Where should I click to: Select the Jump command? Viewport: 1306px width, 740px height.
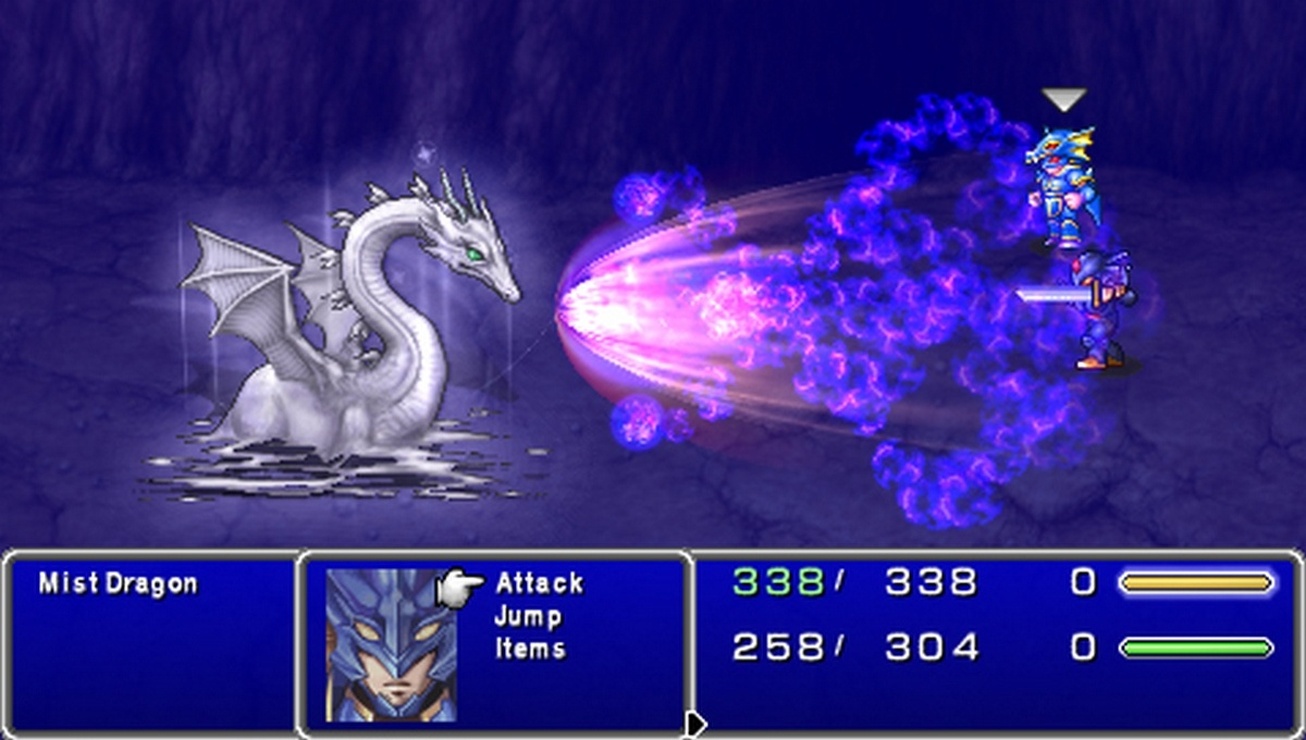pos(528,616)
